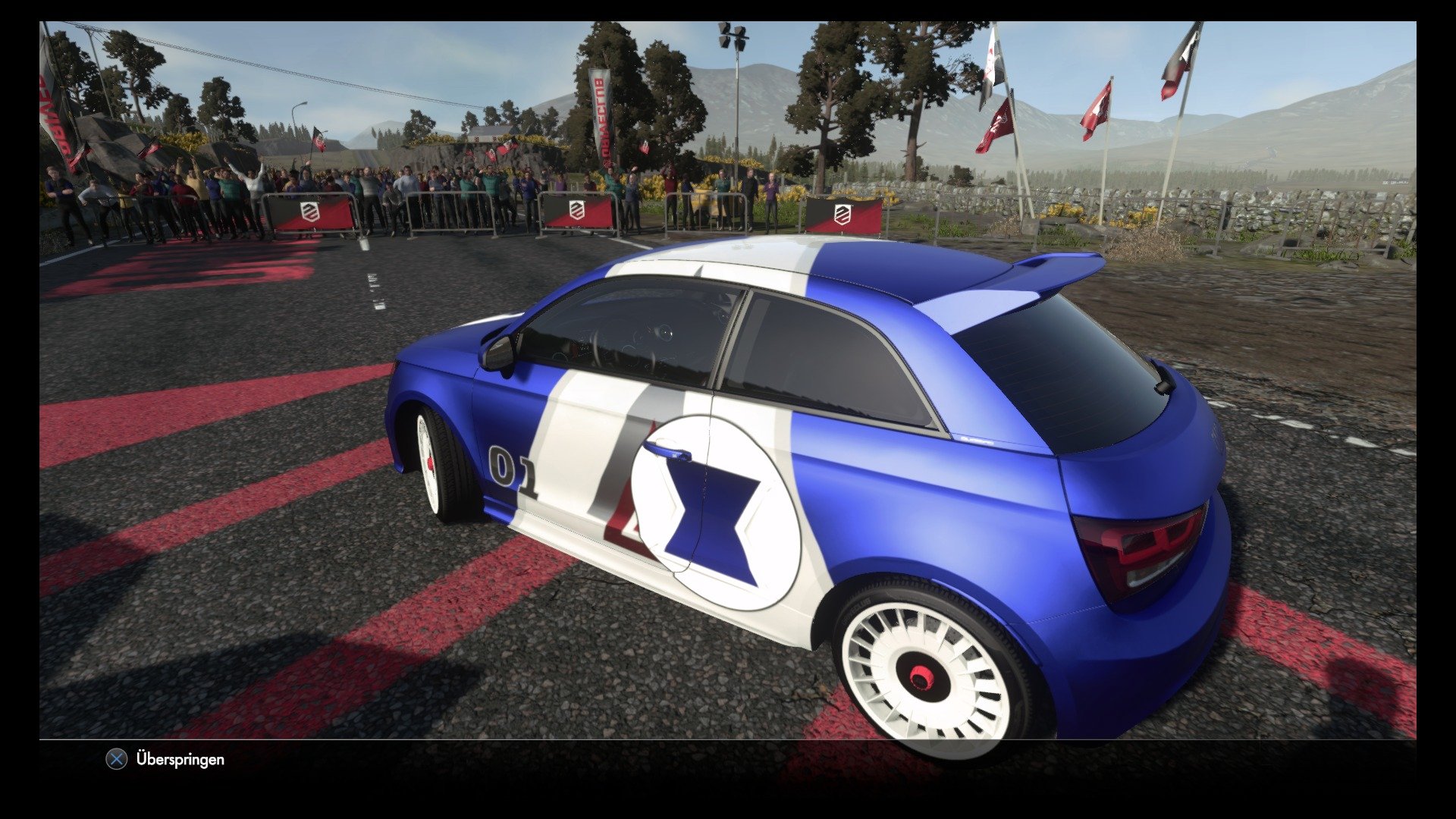Select the Driveclub shield logo on the left barrier
1456x819 pixels.
coord(309,212)
